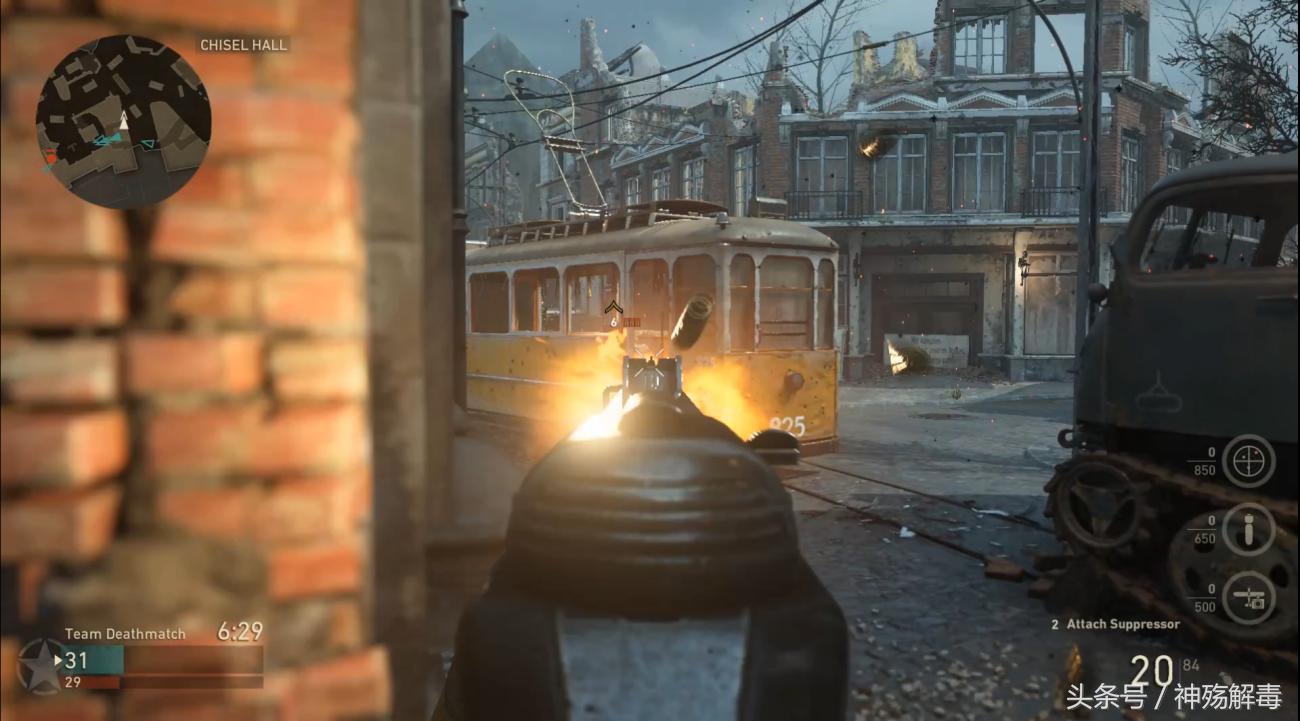Toggle the red enemy blip on the minimap
Viewport: 1300px width, 721px height.
pos(52,159)
